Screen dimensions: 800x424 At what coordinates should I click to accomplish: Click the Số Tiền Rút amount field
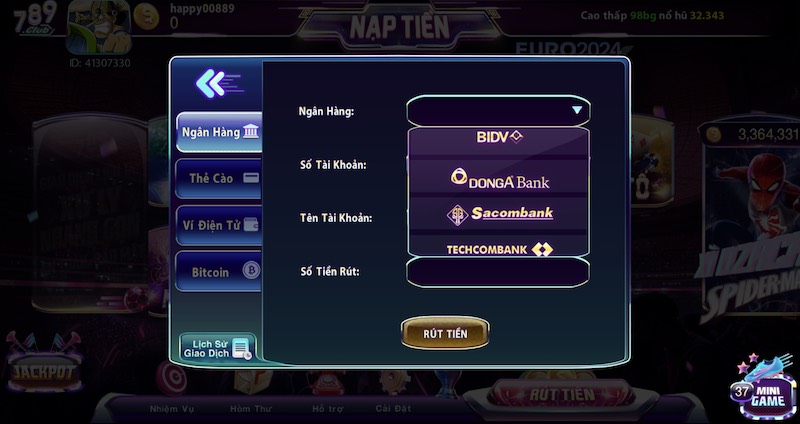click(498, 271)
